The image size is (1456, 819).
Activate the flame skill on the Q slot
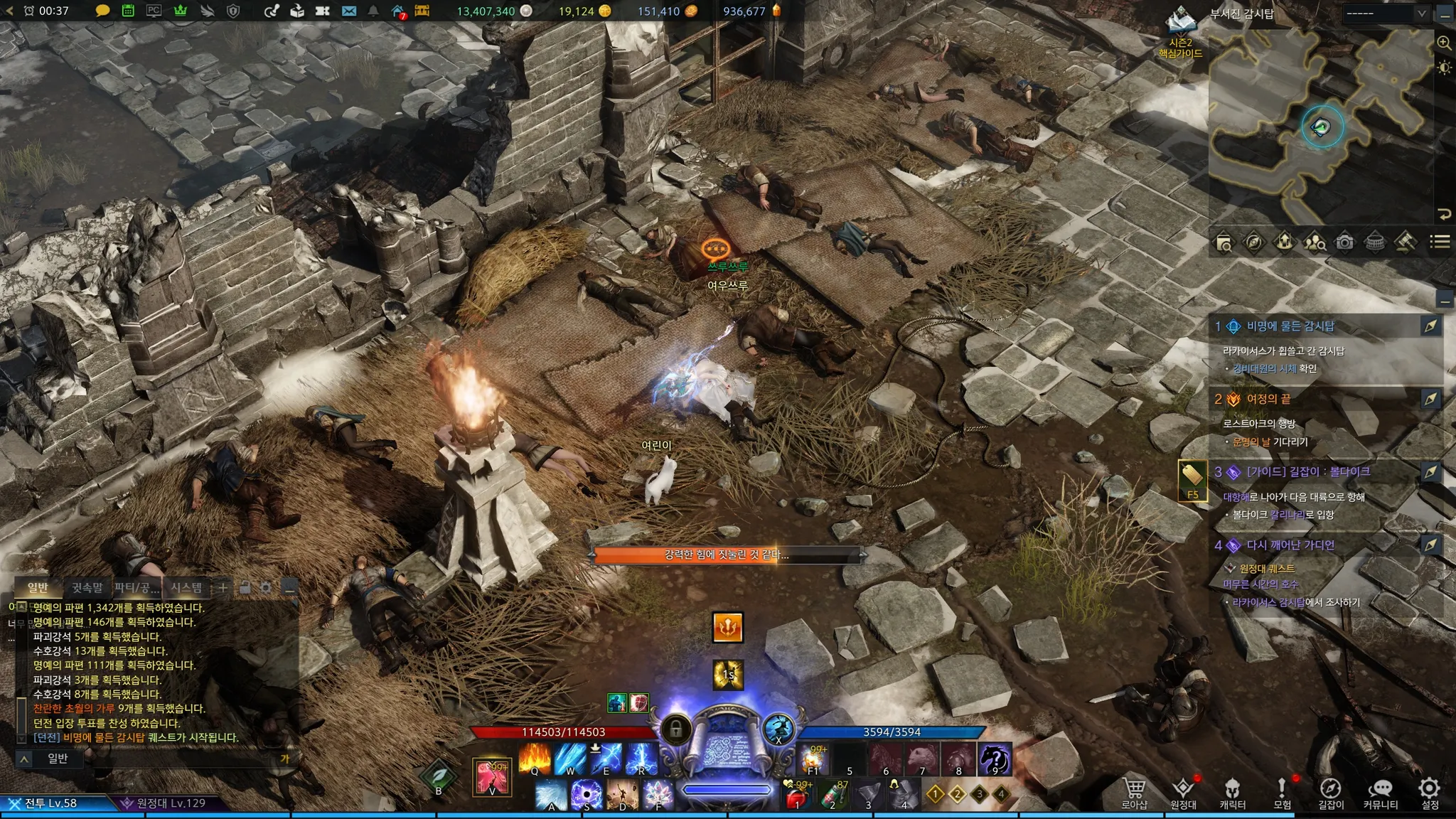(535, 758)
